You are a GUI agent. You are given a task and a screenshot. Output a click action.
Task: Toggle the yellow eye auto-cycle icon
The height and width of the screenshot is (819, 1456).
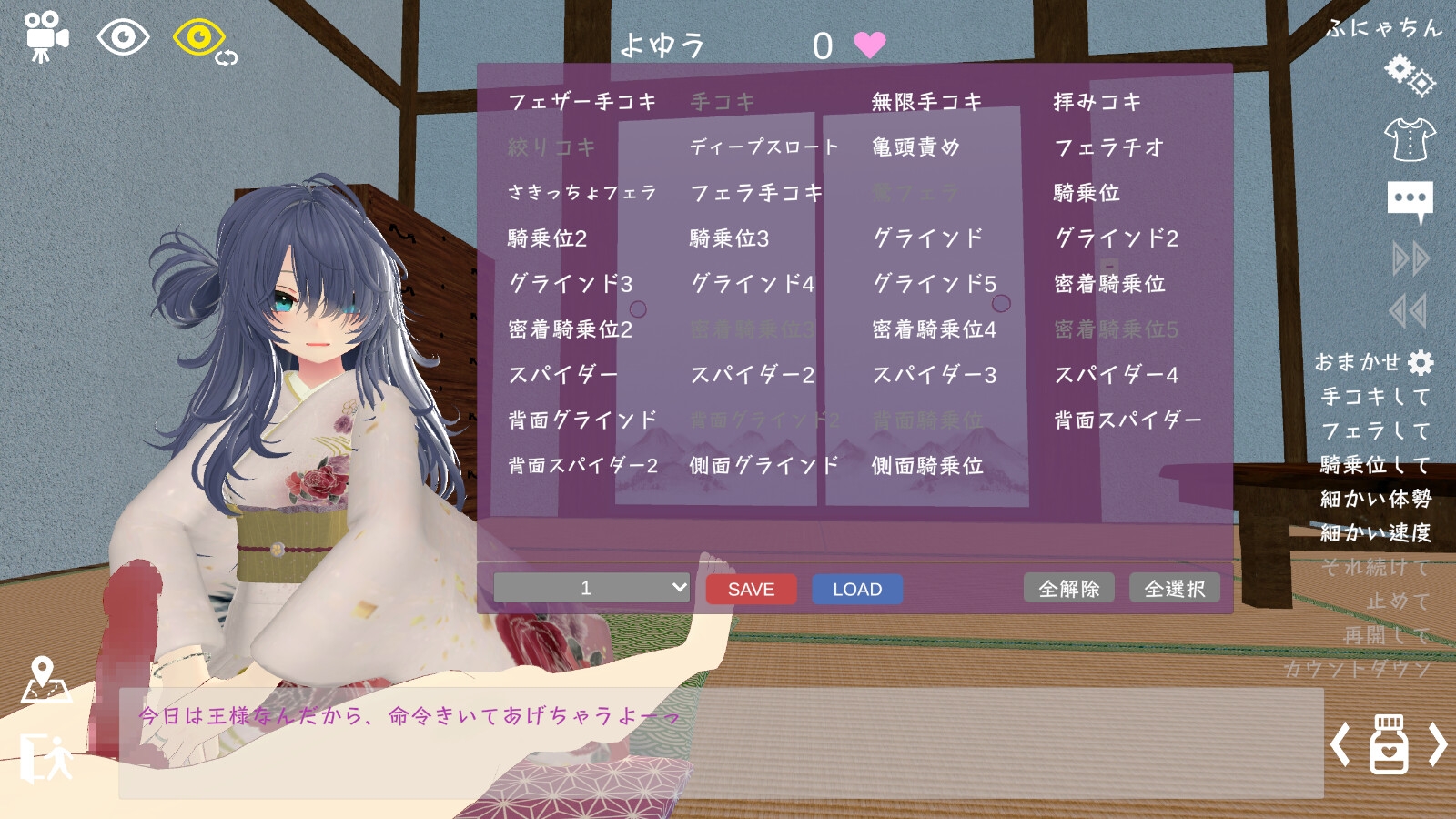[198, 35]
